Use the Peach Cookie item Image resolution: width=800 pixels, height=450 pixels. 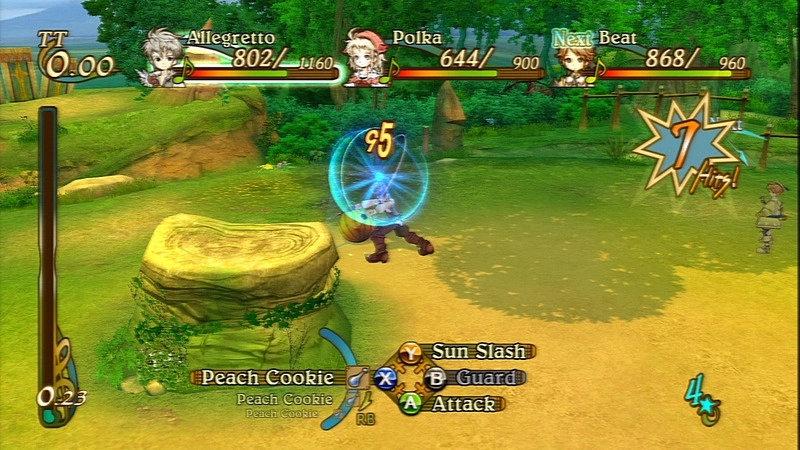[x=267, y=377]
